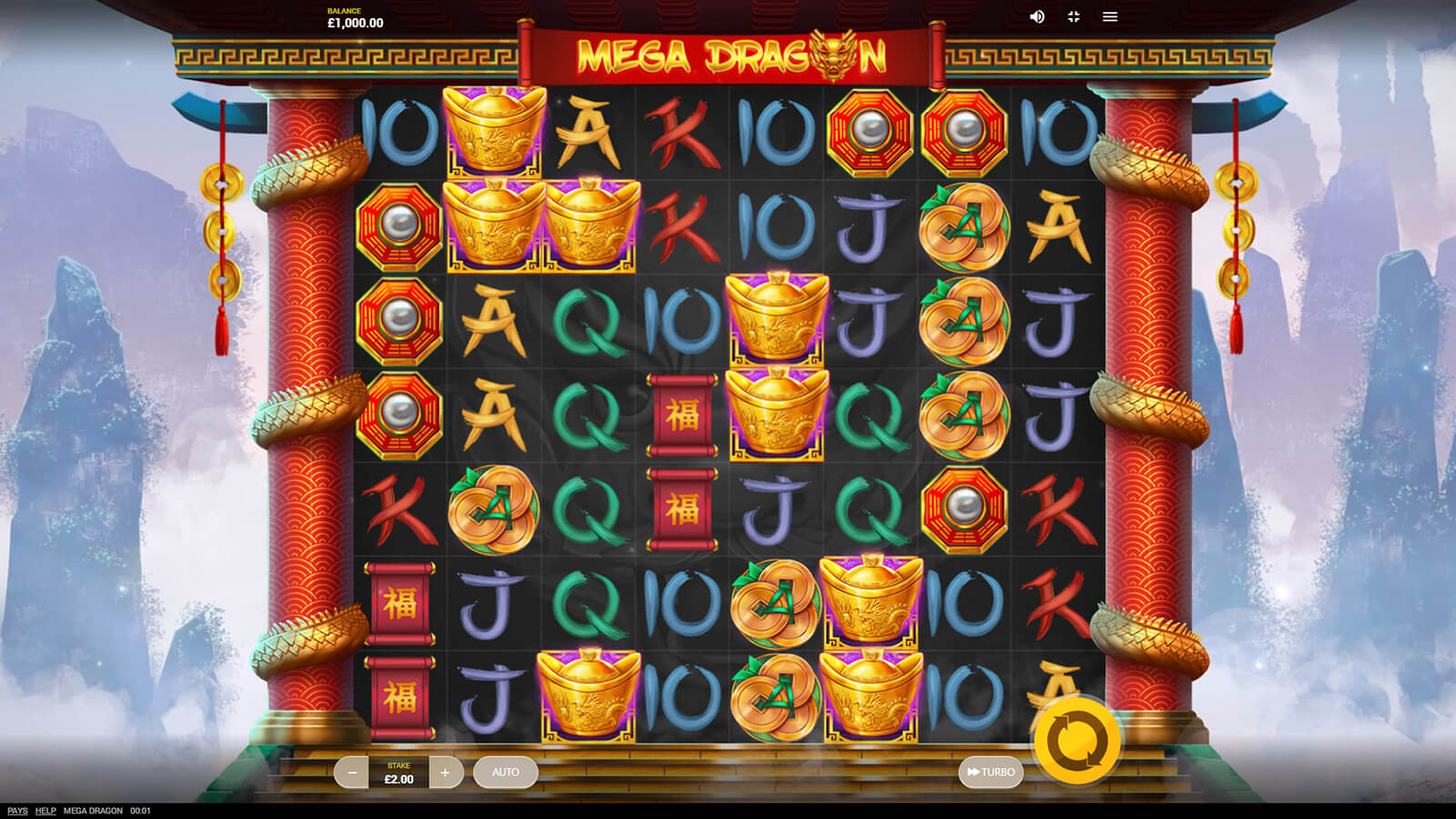This screenshot has width=1456, height=819.
Task: Spin the reels with the gold button
Action: tap(1077, 741)
